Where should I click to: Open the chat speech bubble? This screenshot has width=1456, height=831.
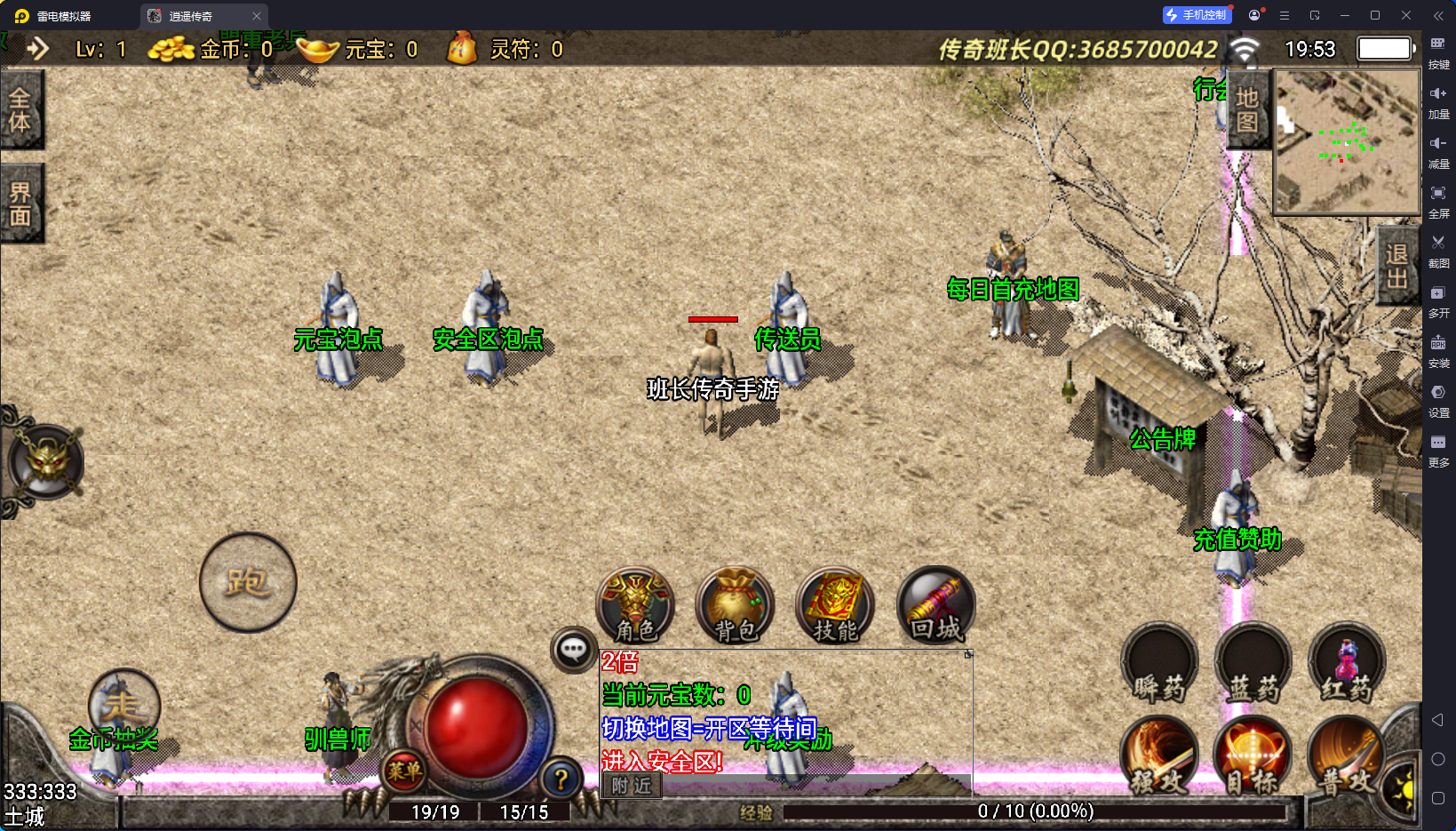(x=573, y=651)
